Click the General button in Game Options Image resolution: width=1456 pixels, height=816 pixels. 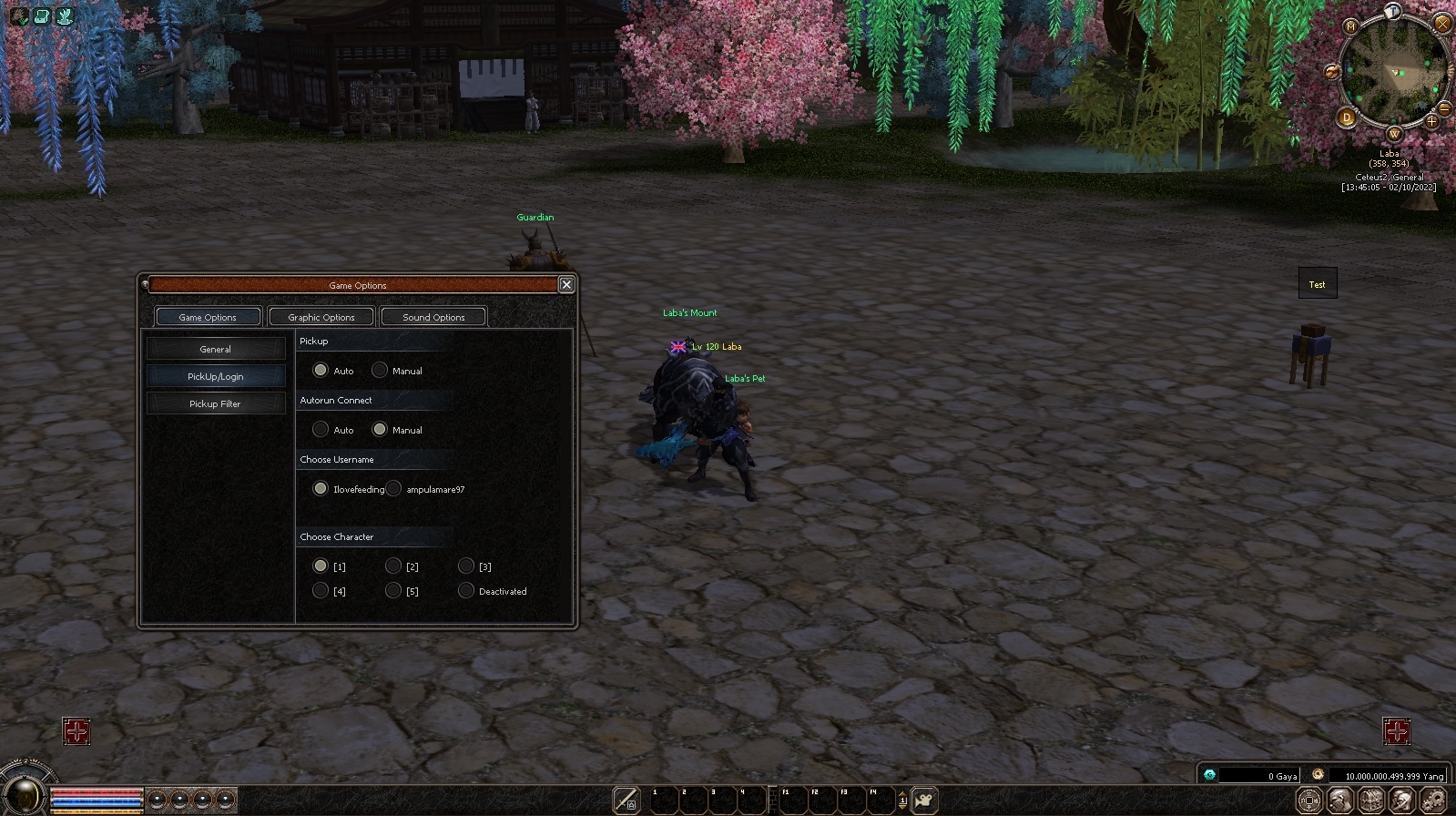point(215,348)
